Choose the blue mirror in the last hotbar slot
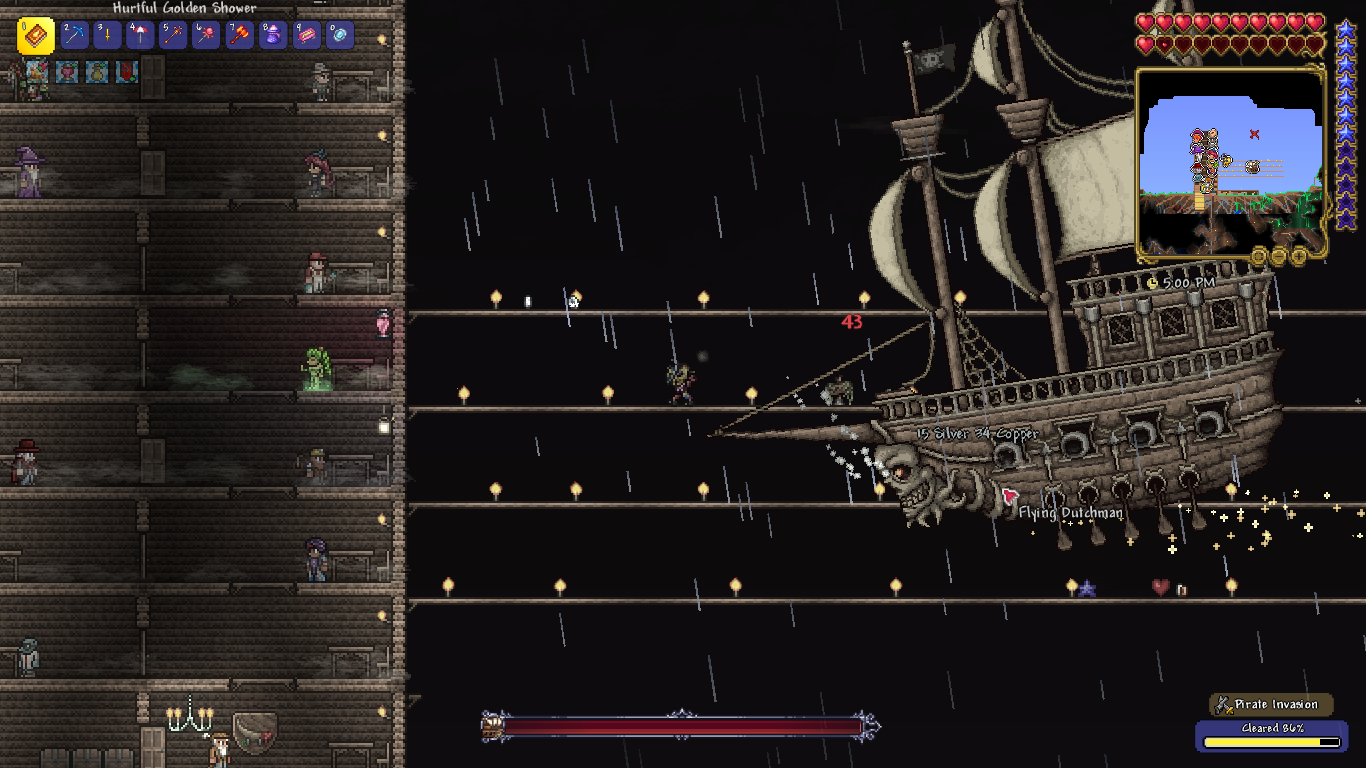1366x768 pixels. 338,36
